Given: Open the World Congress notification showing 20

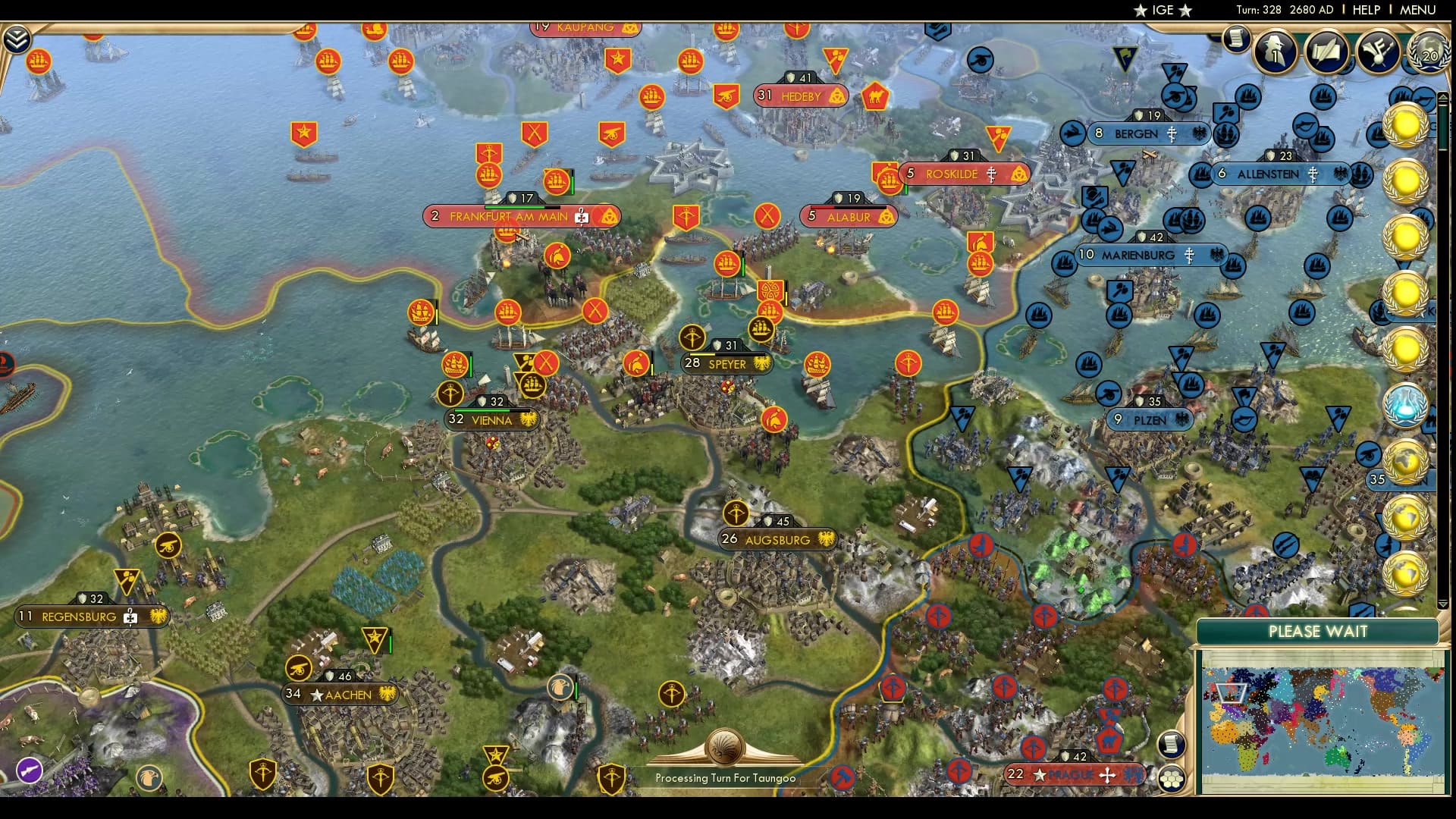Looking at the screenshot, I should (x=1429, y=52).
